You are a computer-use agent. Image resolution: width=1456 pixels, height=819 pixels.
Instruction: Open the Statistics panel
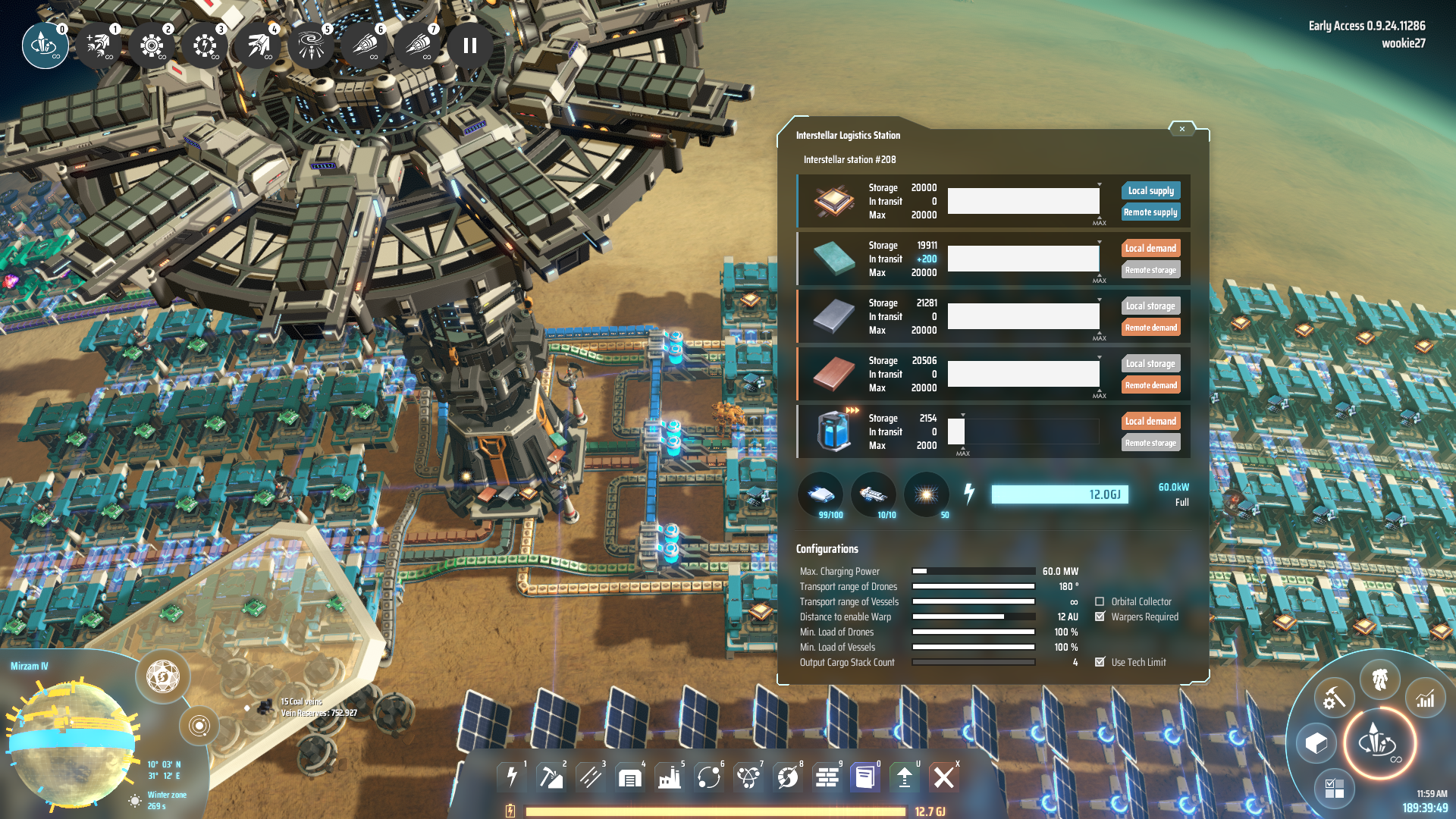(x=1426, y=697)
